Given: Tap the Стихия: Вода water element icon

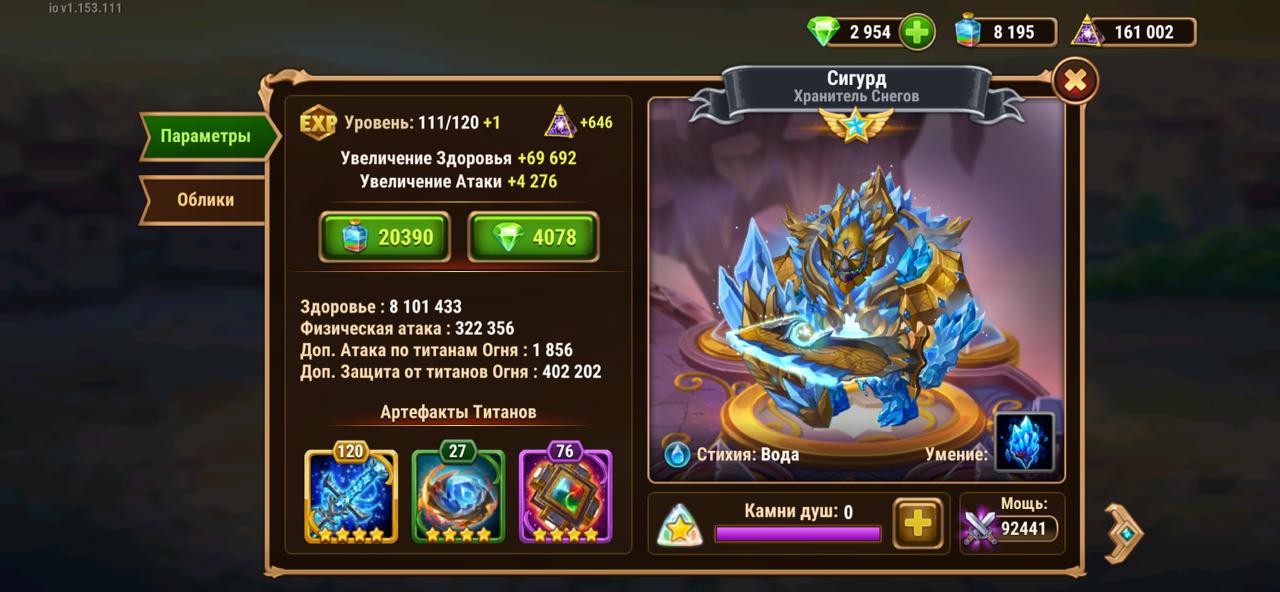Looking at the screenshot, I should (678, 454).
